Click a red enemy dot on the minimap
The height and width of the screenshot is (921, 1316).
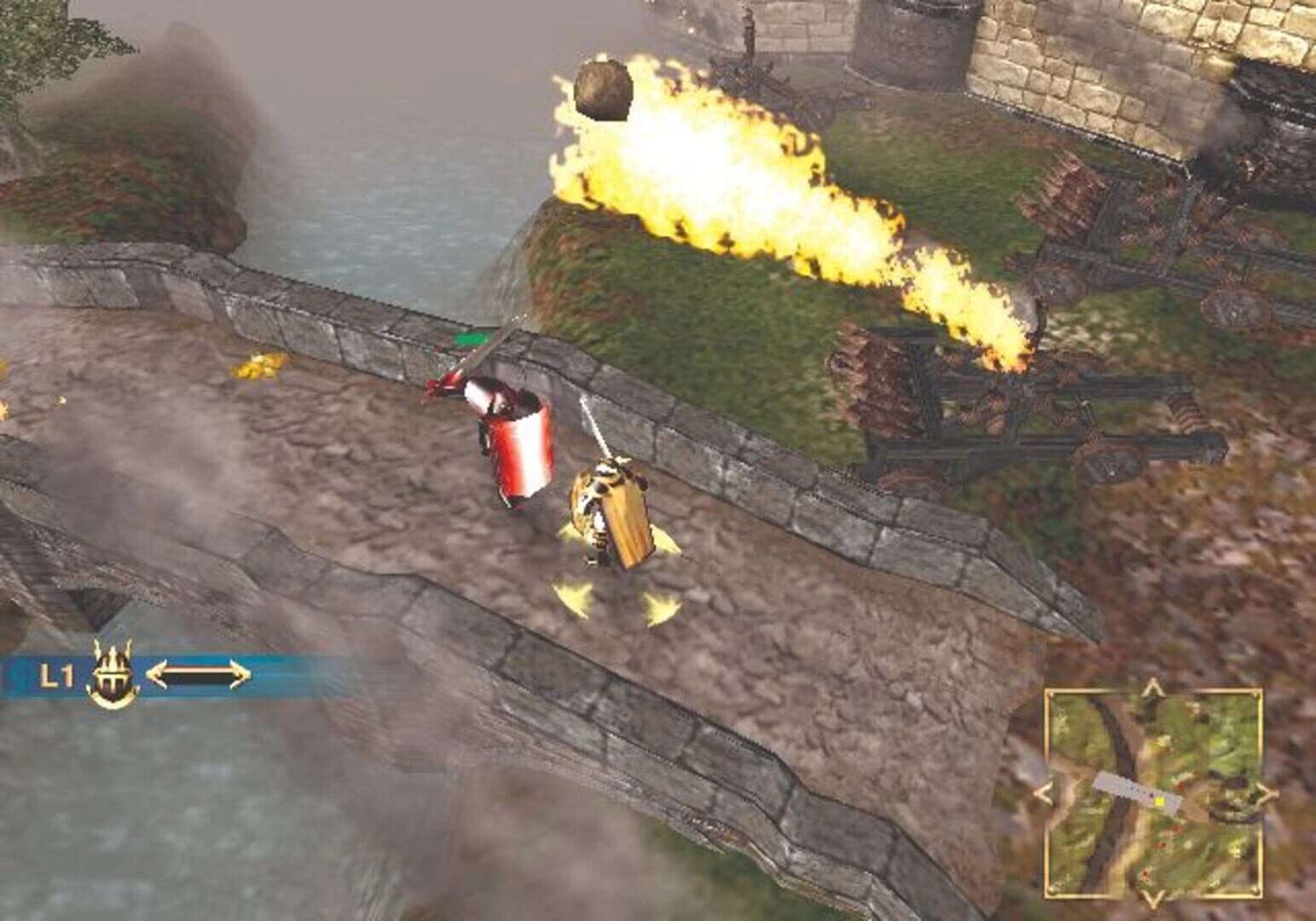(x=1180, y=786)
